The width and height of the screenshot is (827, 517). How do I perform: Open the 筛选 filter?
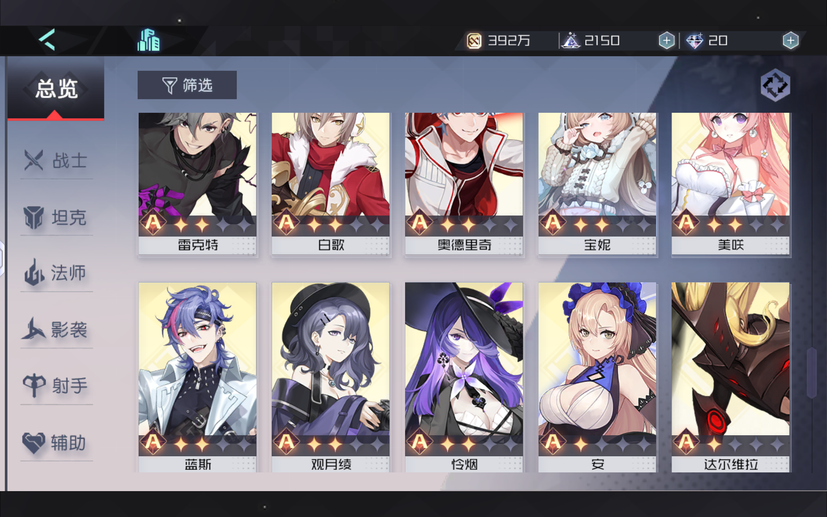tap(187, 86)
